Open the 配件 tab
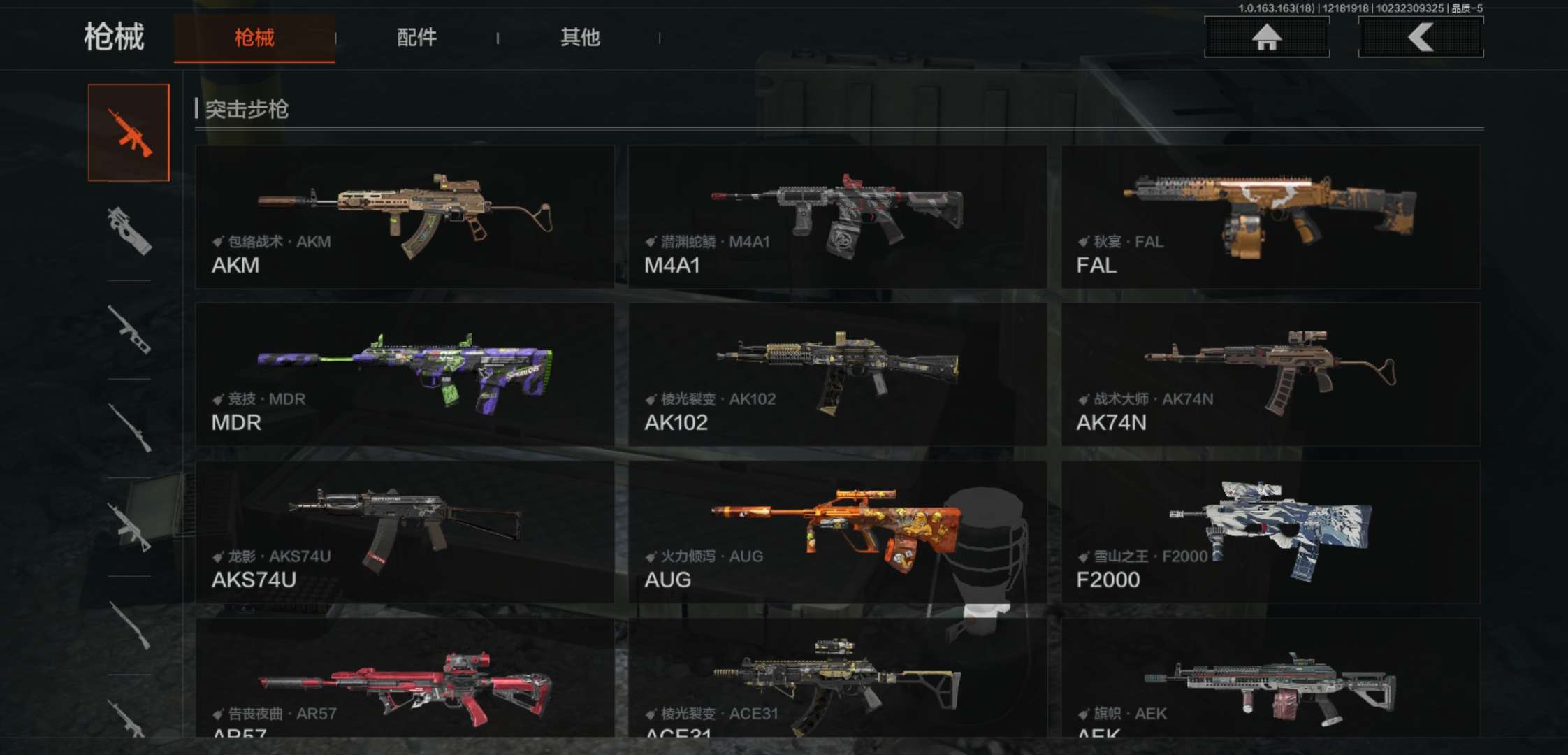 click(416, 38)
